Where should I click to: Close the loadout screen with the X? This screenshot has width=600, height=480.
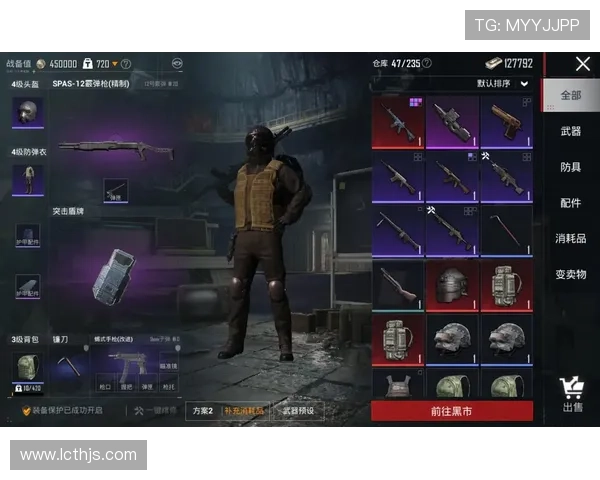pos(583,64)
